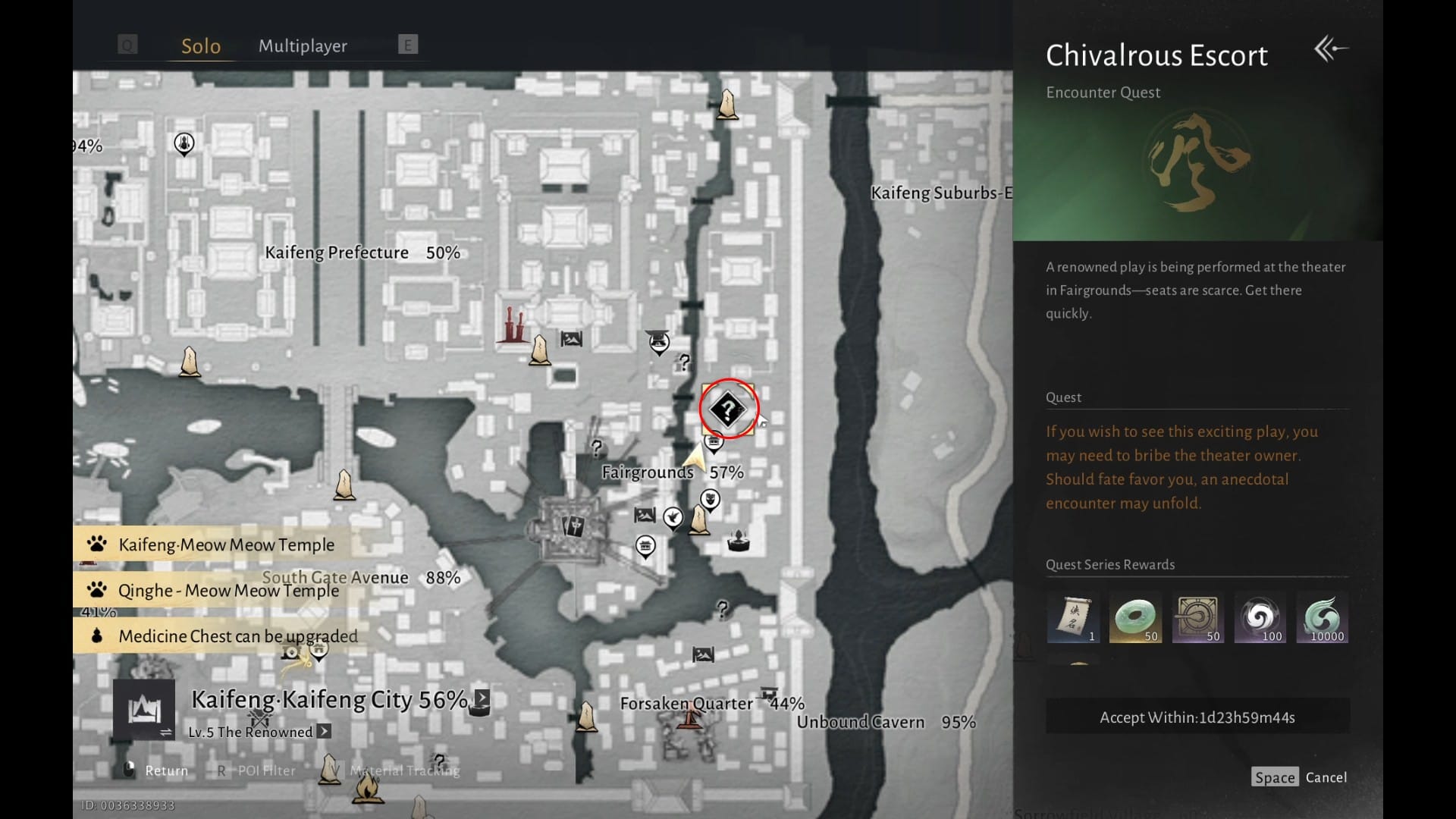Screen dimensions: 1456x819
Task: Close the Chivalrous Escort quest panel
Action: tap(1331, 50)
